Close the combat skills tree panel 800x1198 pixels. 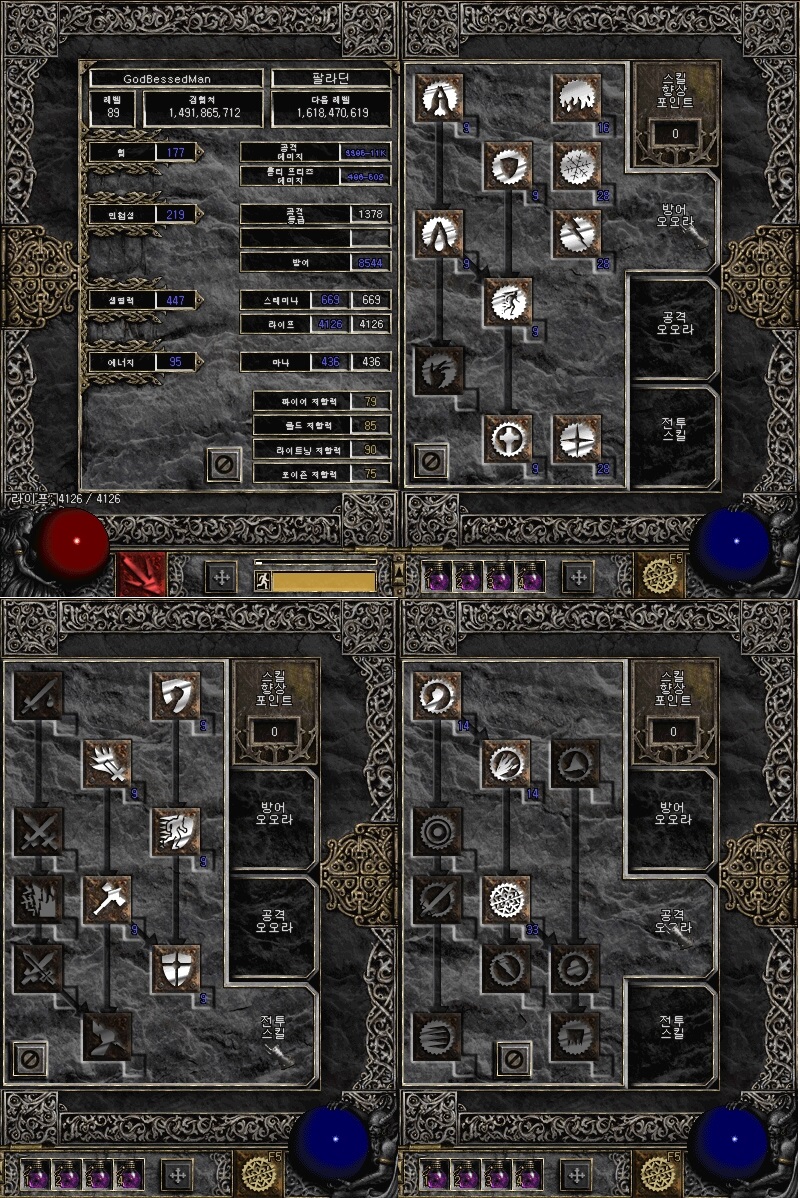click(x=30, y=1059)
